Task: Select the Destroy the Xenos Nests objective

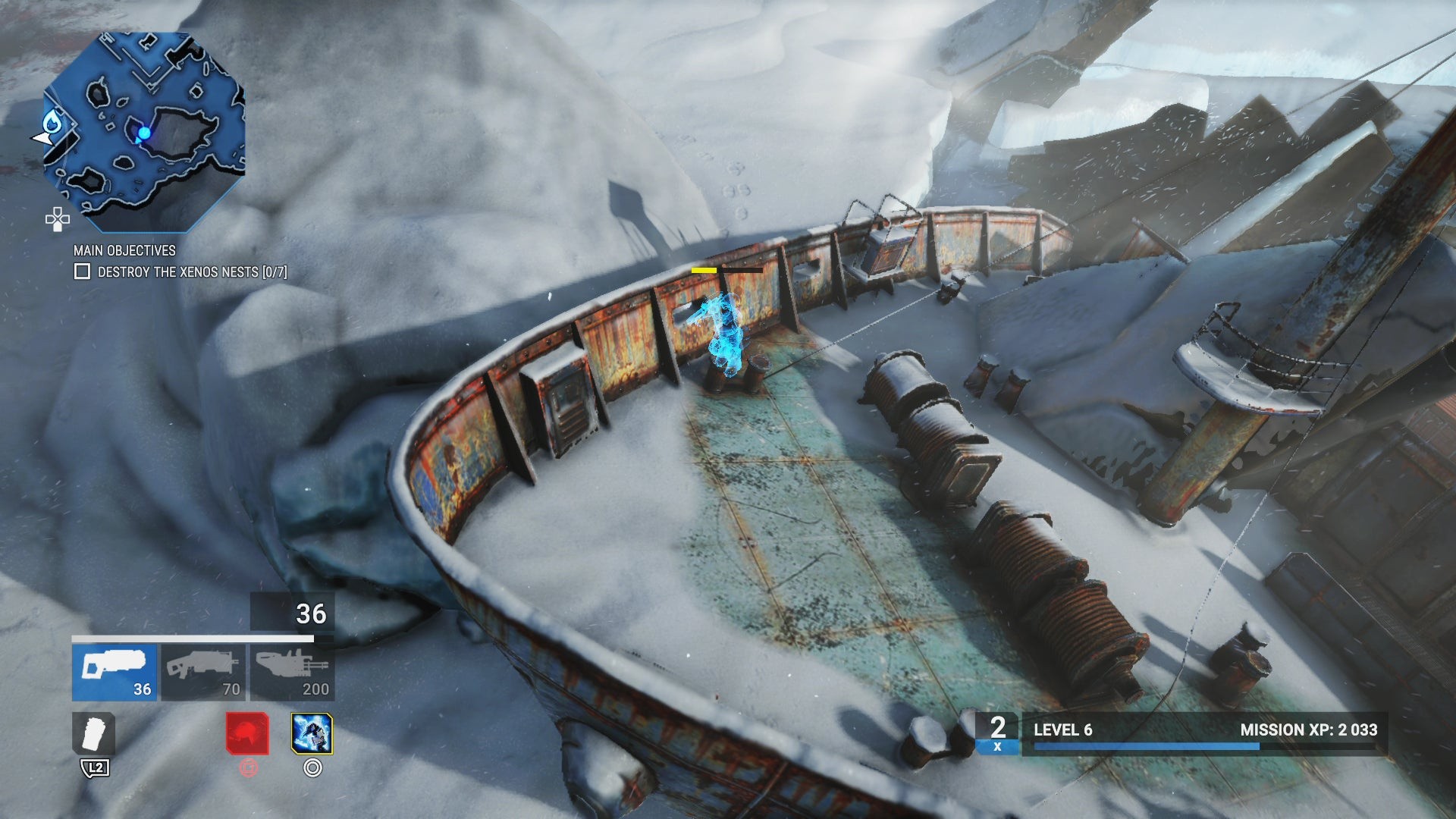Action: point(191,272)
